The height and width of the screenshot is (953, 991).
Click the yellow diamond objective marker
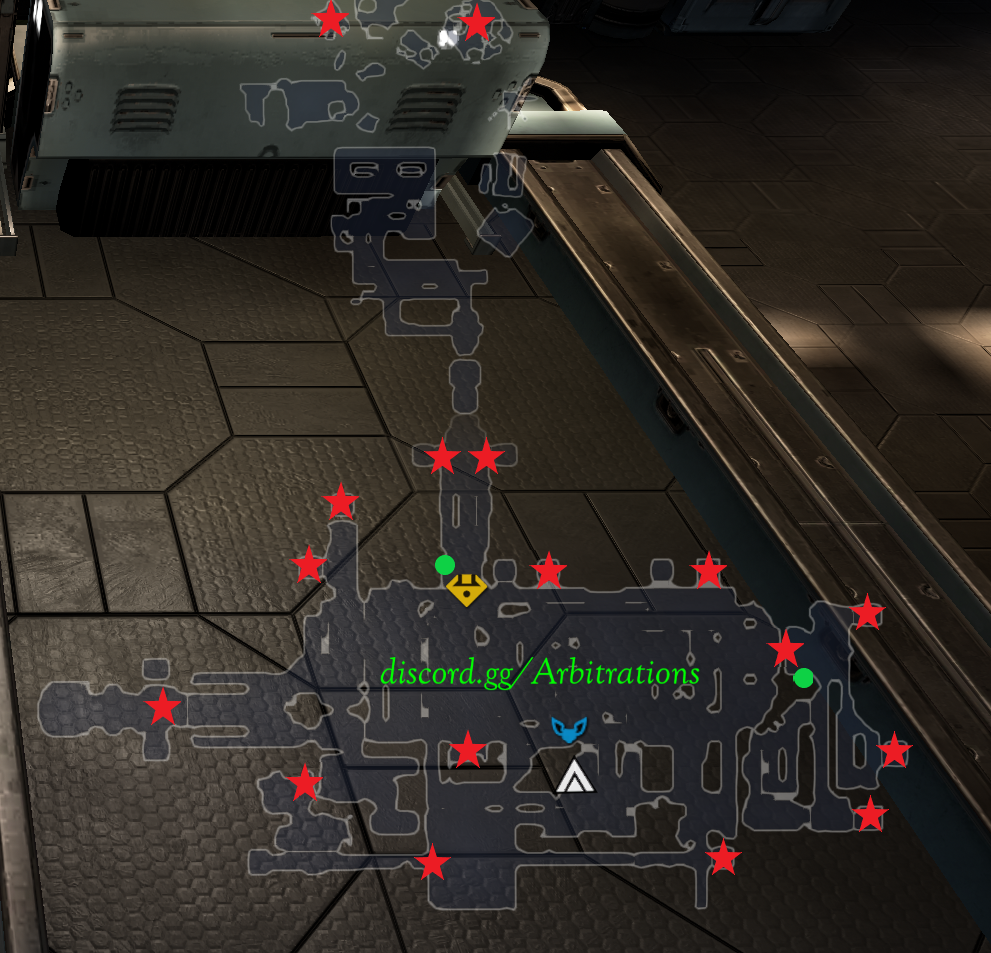click(x=465, y=589)
